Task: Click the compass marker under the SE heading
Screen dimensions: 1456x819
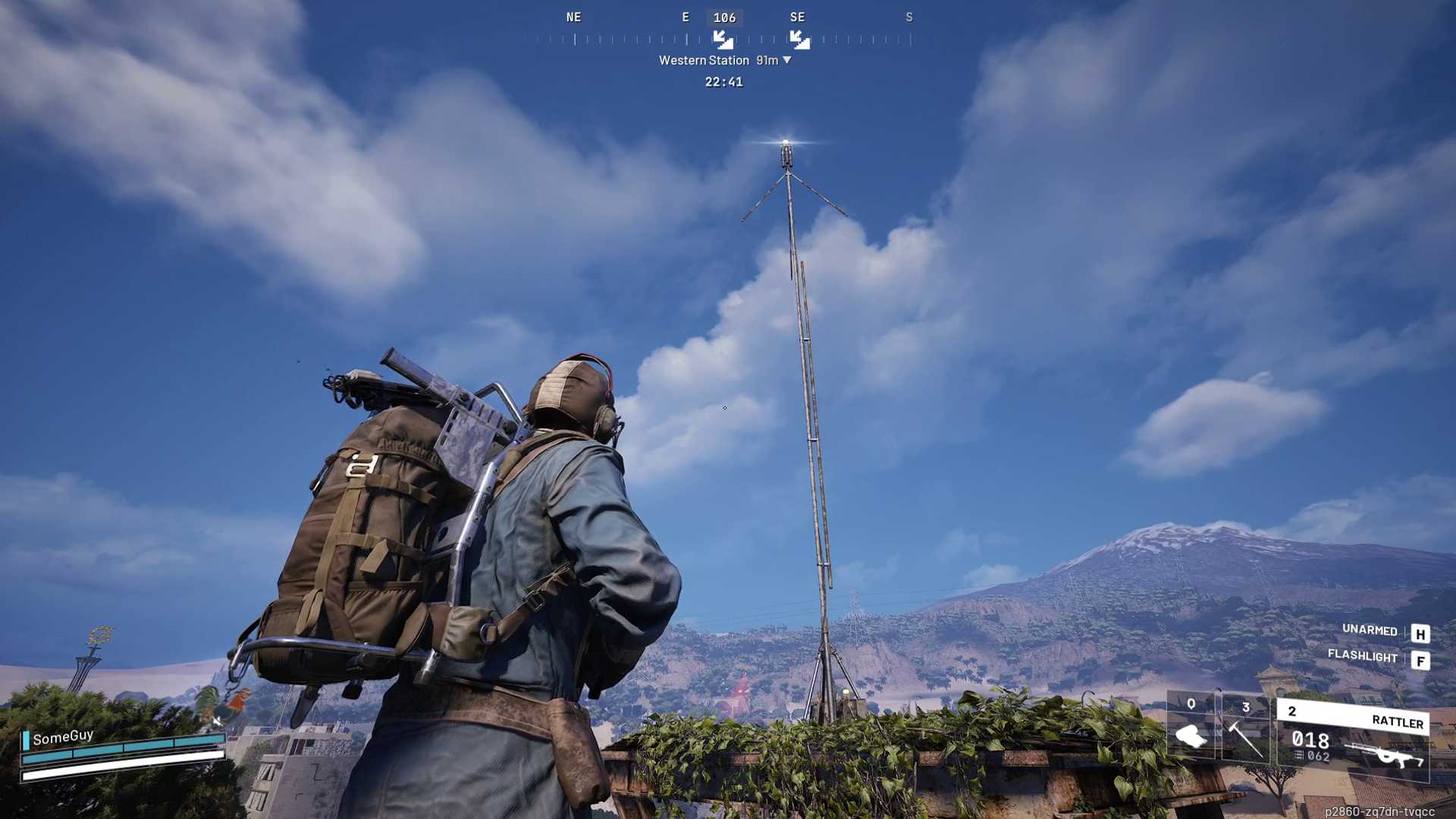Action: [x=799, y=39]
